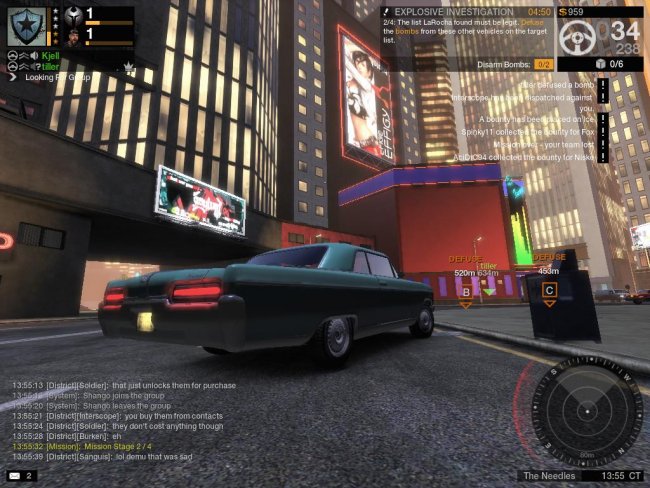The image size is (650, 488).
Task: Click the blue star shield faction badge
Action: coord(26,25)
